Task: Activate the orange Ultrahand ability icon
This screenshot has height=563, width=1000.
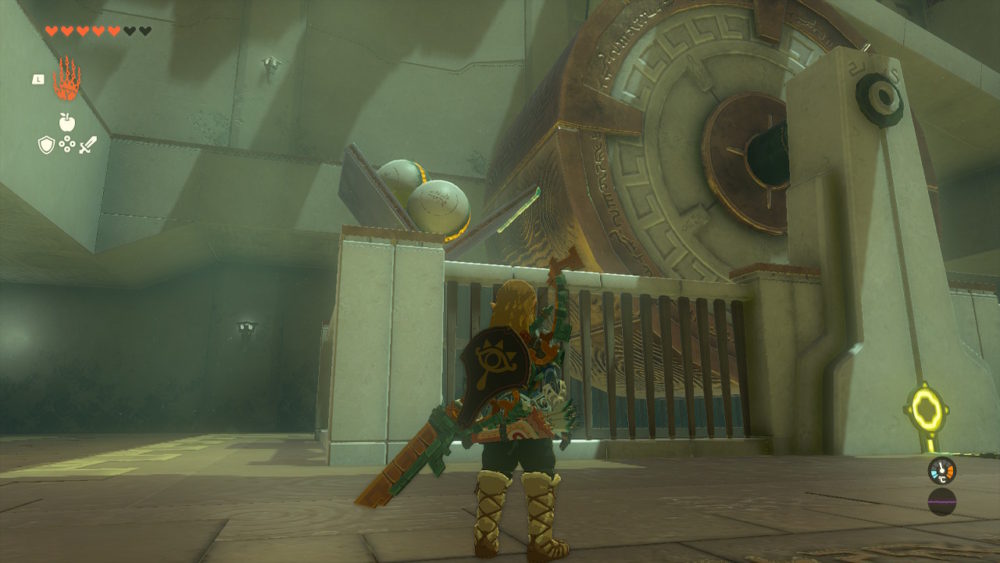Action: pos(67,78)
